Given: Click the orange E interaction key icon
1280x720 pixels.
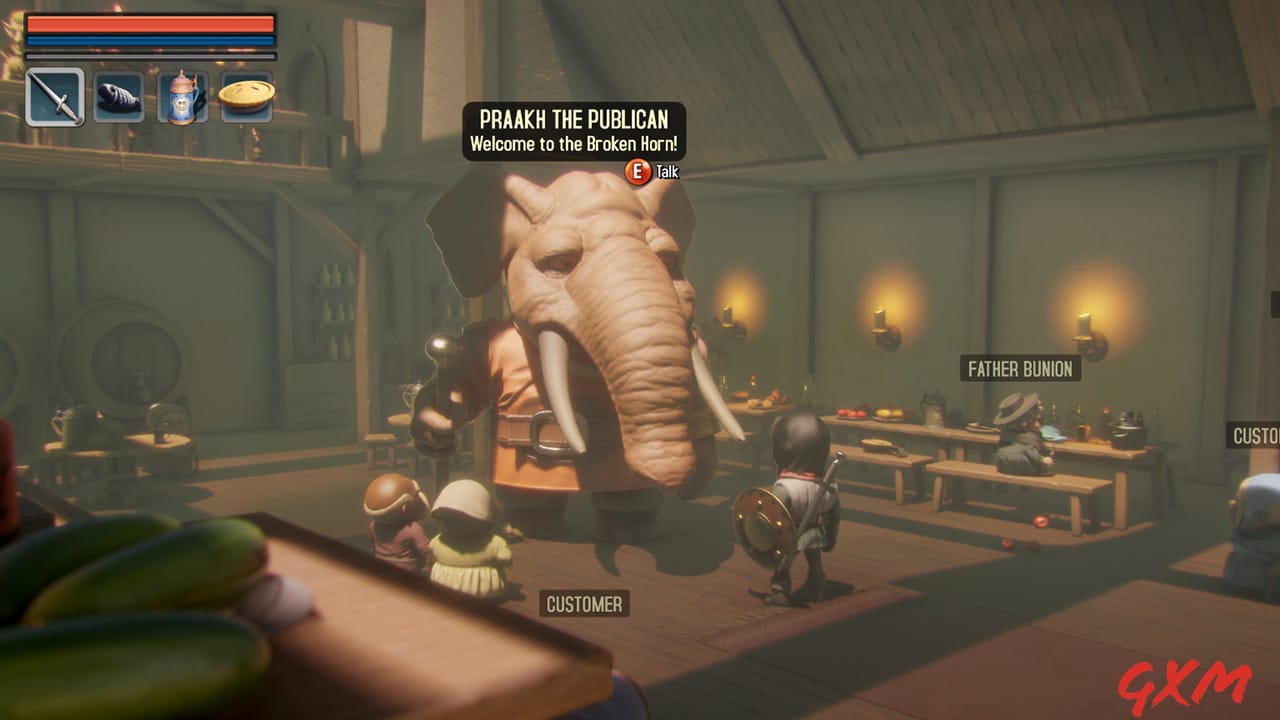Looking at the screenshot, I should [636, 172].
